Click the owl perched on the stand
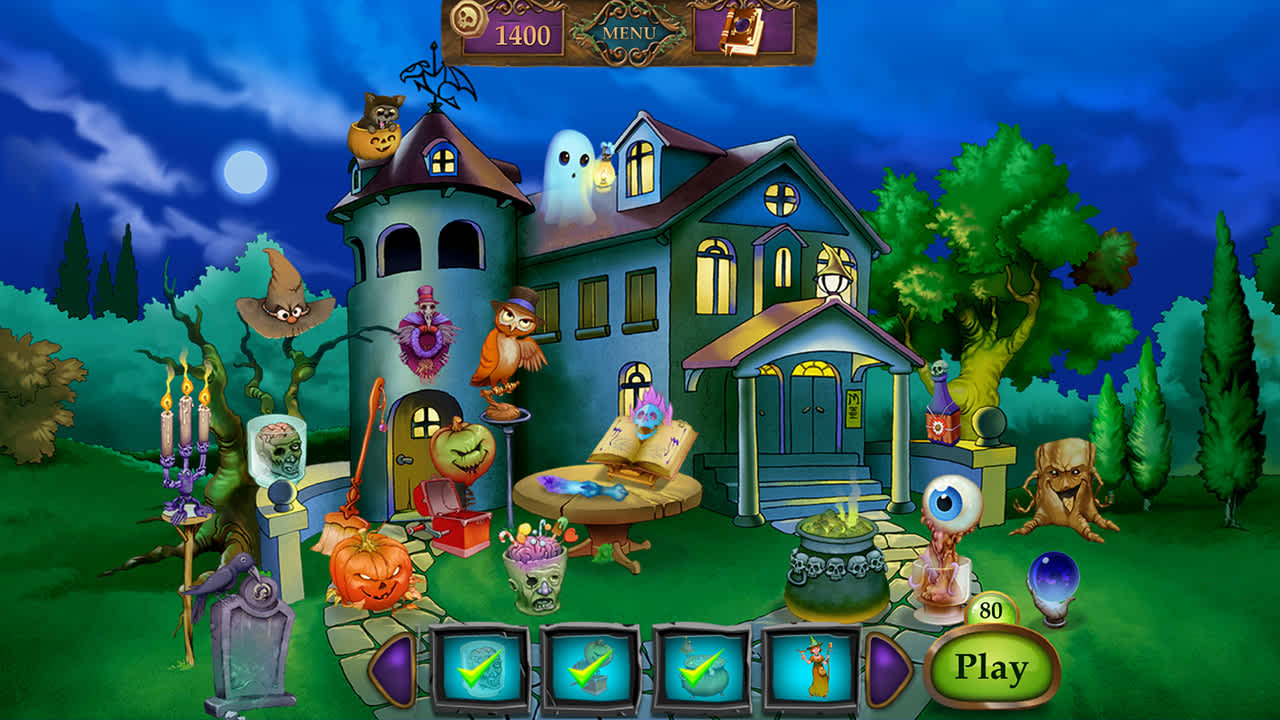Image resolution: width=1280 pixels, height=720 pixels. [x=505, y=345]
